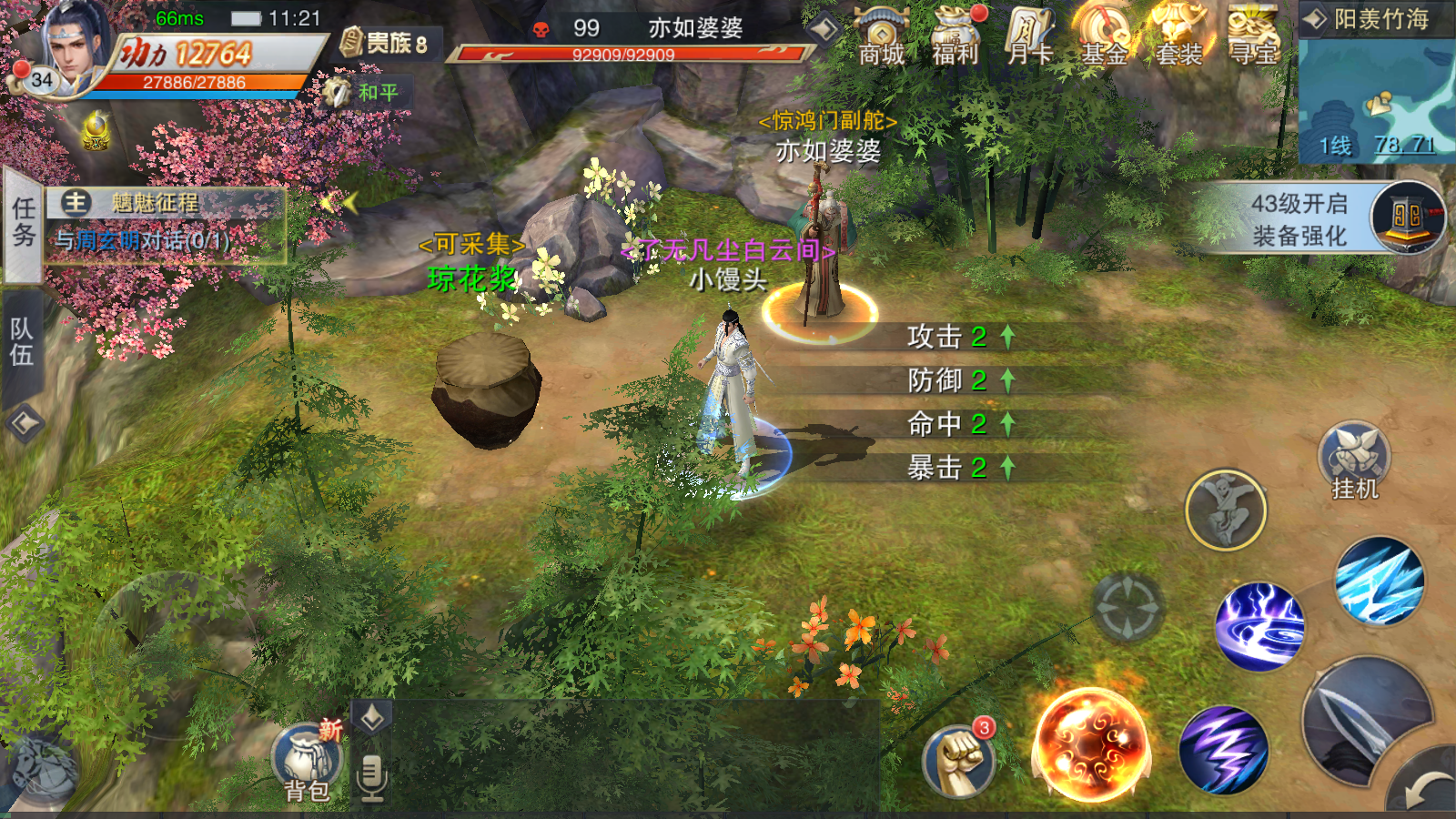
Task: Open the 基金 fund icon
Action: 1105,36
